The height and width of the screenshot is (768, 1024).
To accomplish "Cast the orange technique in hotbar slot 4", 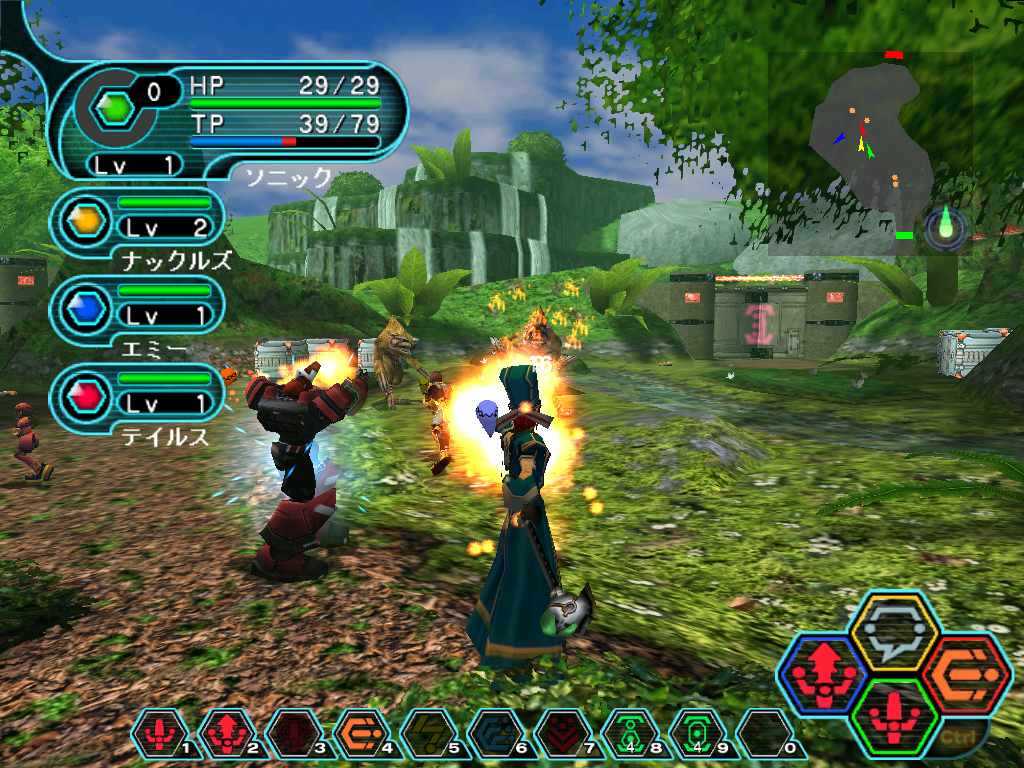I will [x=354, y=737].
